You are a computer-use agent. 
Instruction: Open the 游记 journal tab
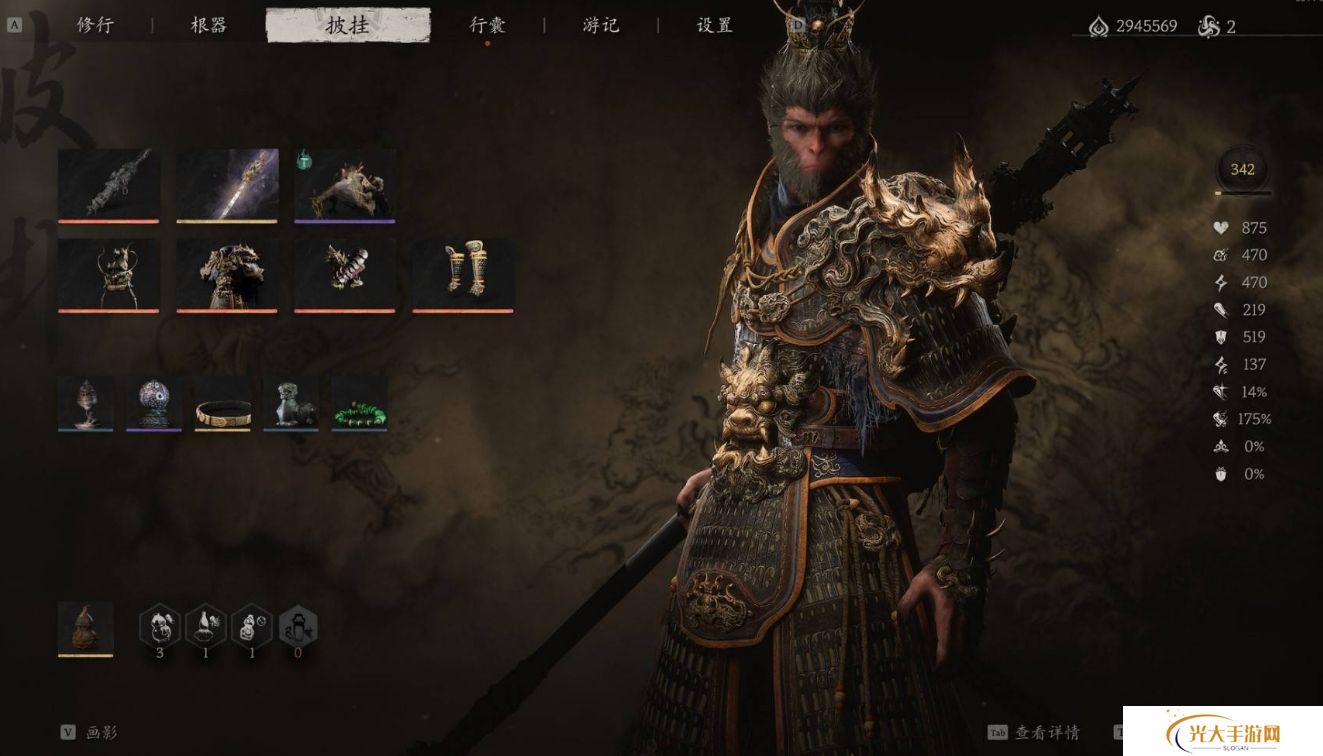[x=601, y=26]
